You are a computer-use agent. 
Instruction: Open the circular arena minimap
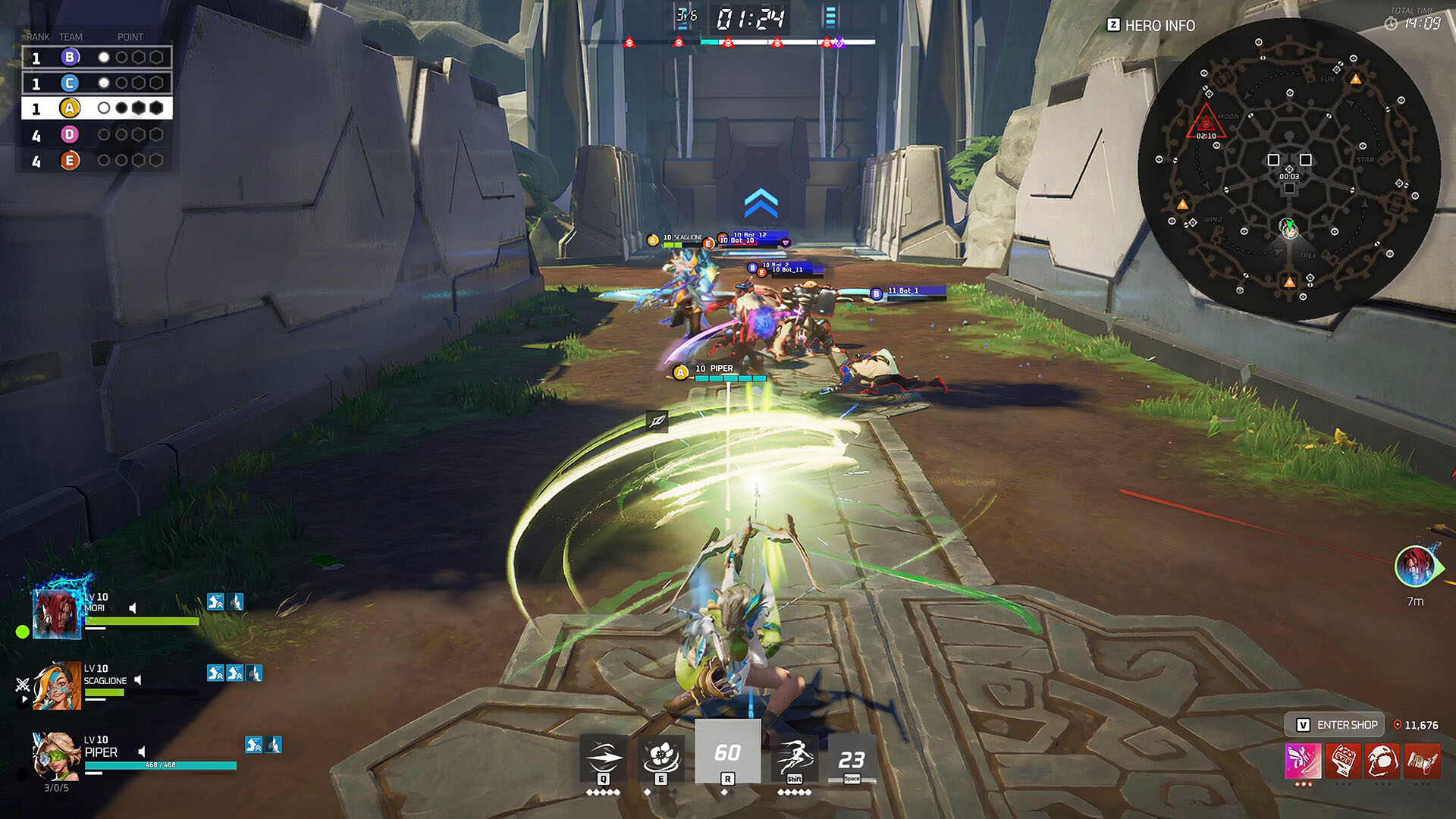[x=1288, y=168]
